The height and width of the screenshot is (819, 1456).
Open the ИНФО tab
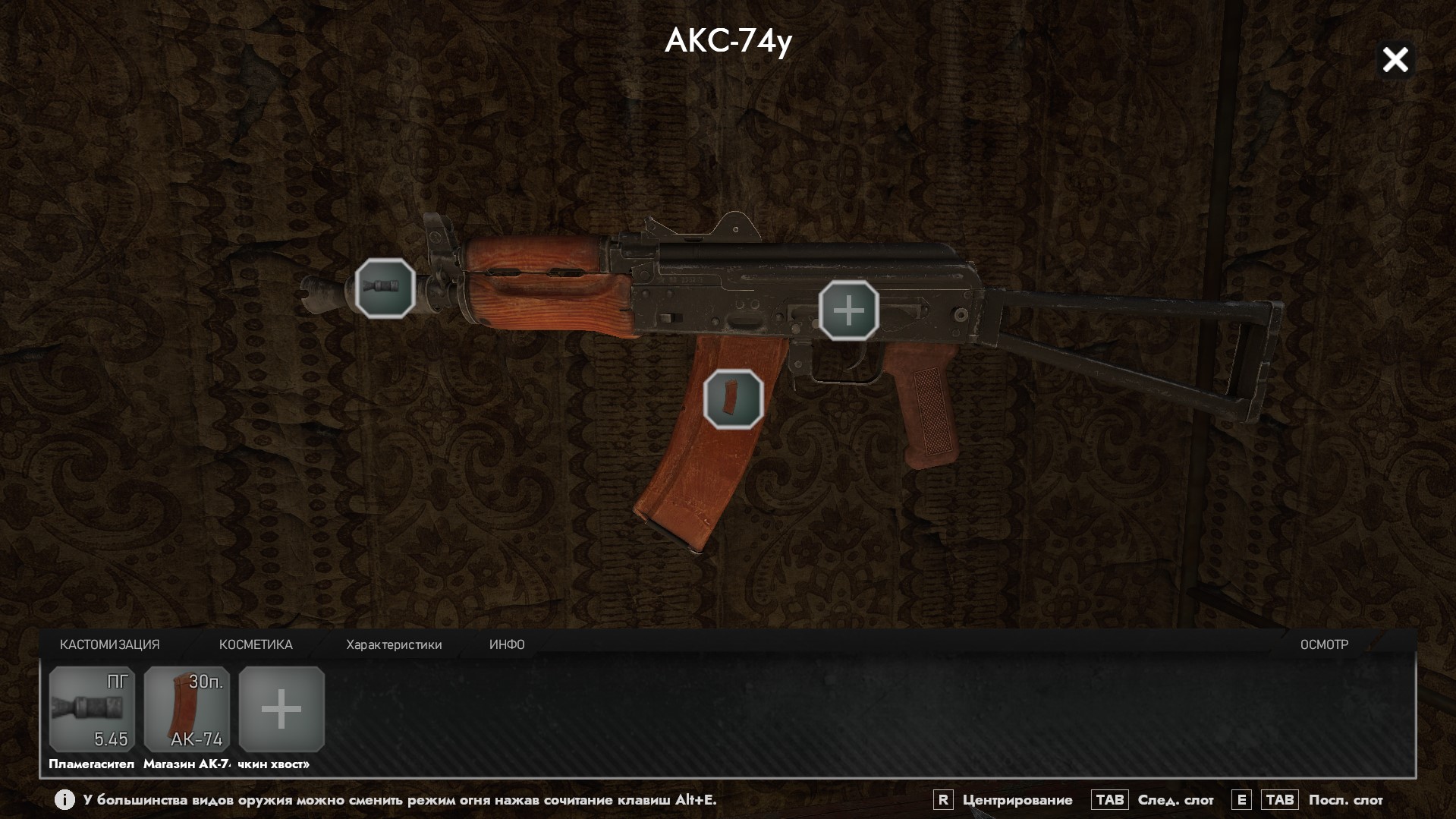click(507, 644)
